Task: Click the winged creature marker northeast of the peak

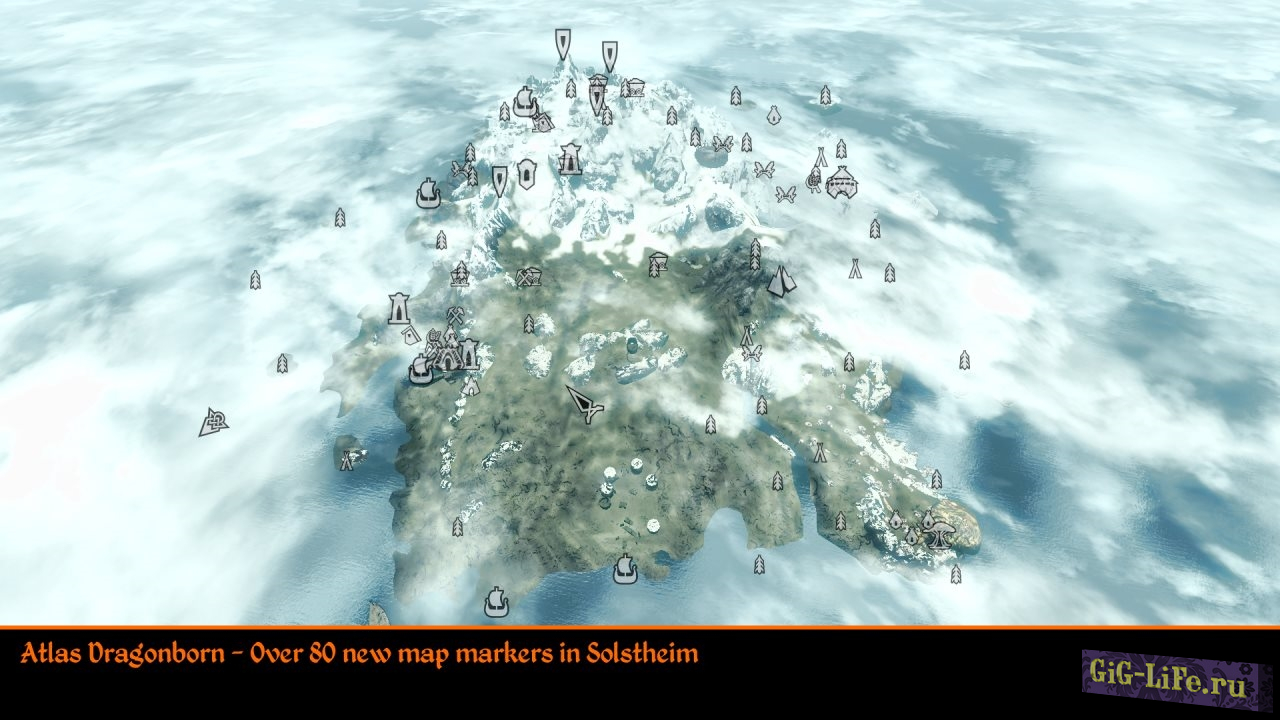Action: click(x=765, y=168)
